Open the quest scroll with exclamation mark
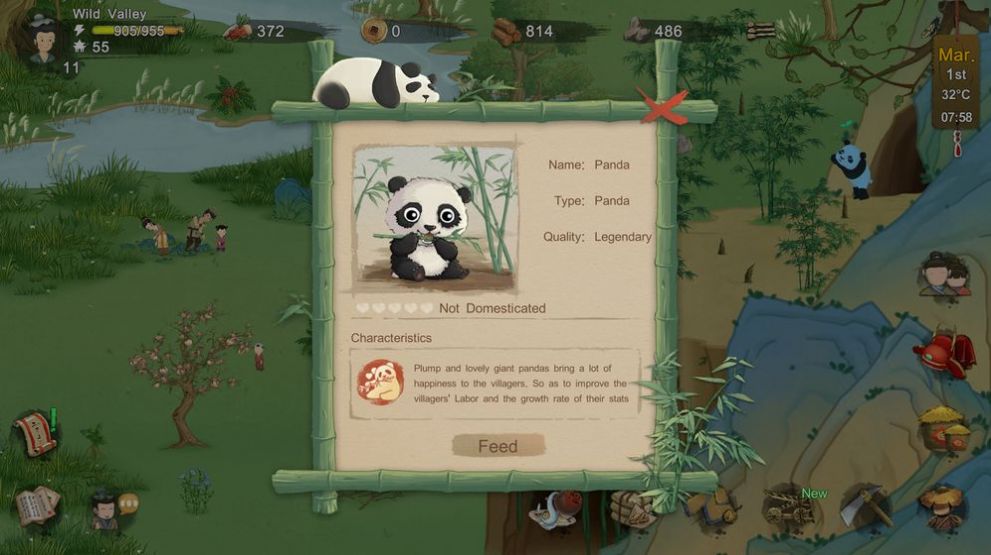991x555 pixels. [x=36, y=434]
